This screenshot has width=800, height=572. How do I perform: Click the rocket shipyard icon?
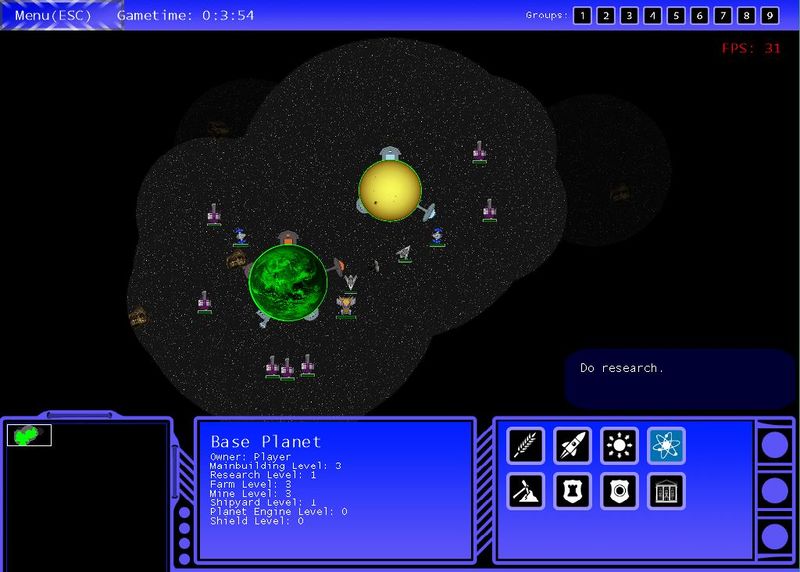[573, 446]
